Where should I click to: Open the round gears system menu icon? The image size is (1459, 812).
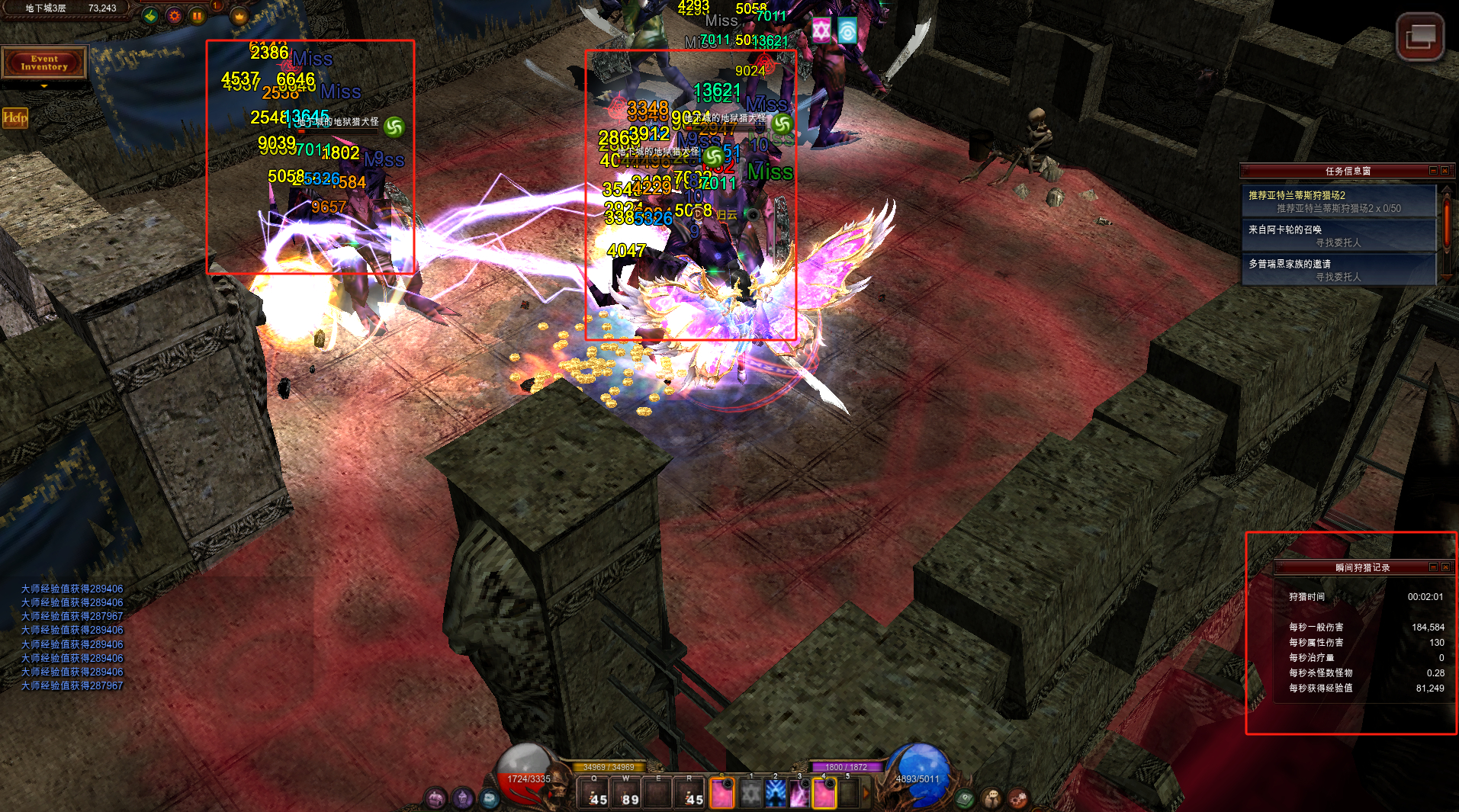coord(1017,798)
